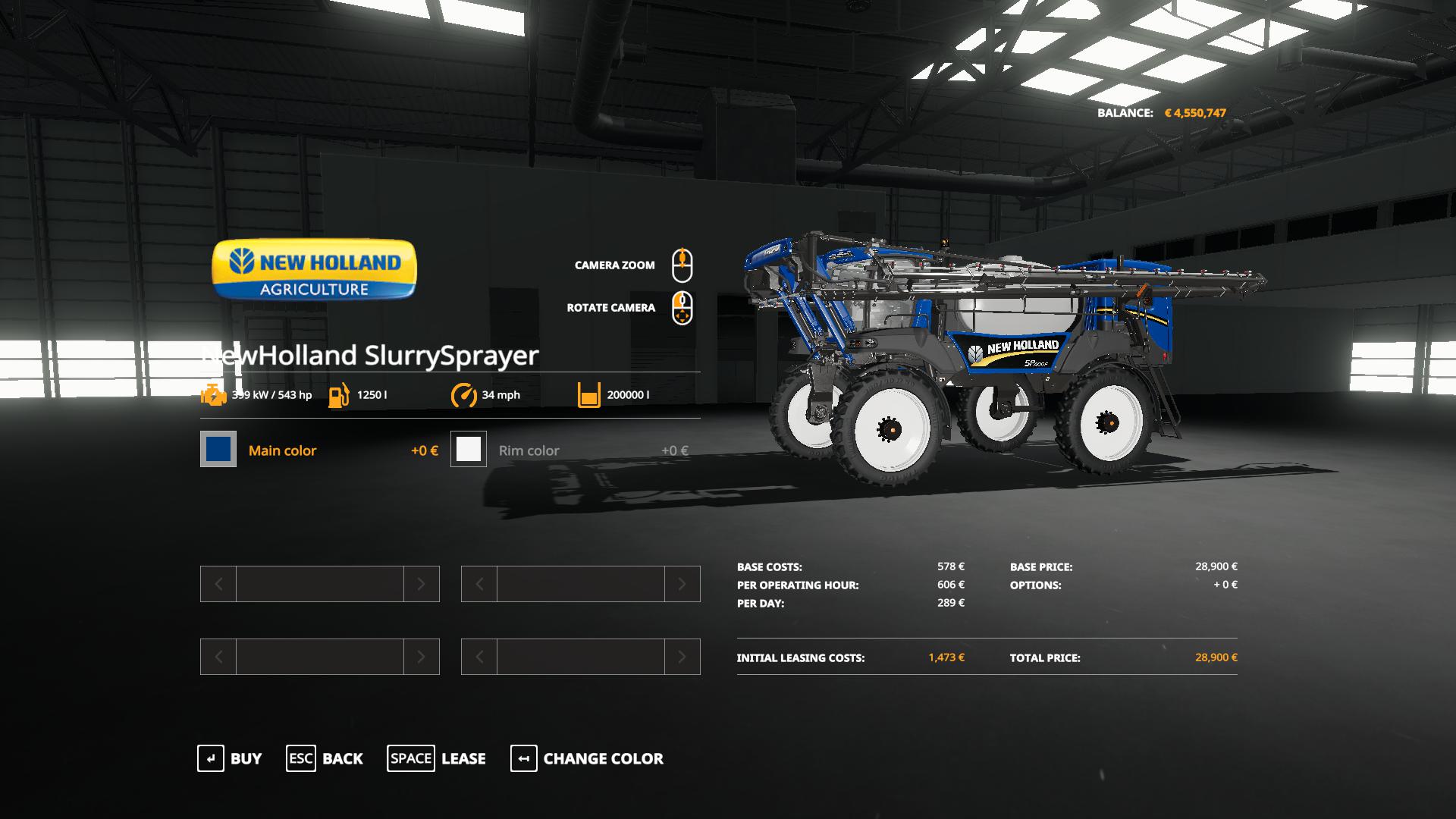Lease the sprayer vehicle
Viewport: 1456px width, 819px height.
coord(437,758)
